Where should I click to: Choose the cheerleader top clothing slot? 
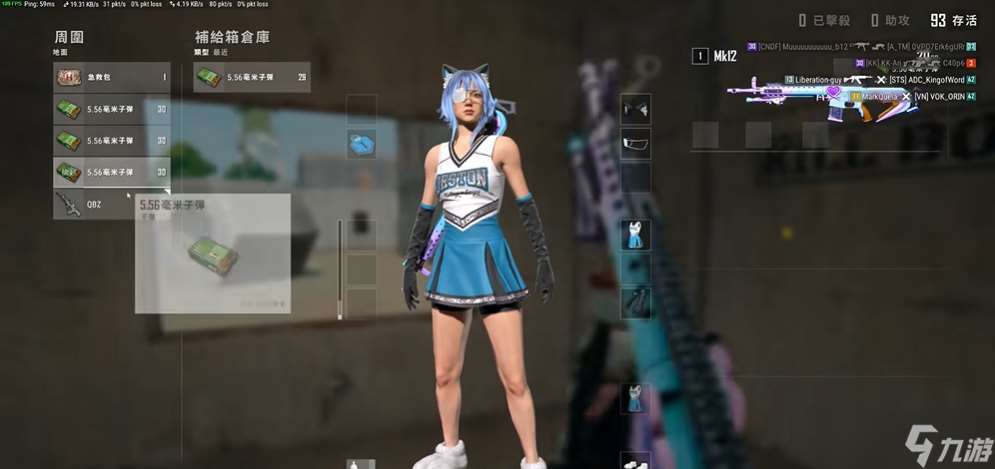coord(635,235)
